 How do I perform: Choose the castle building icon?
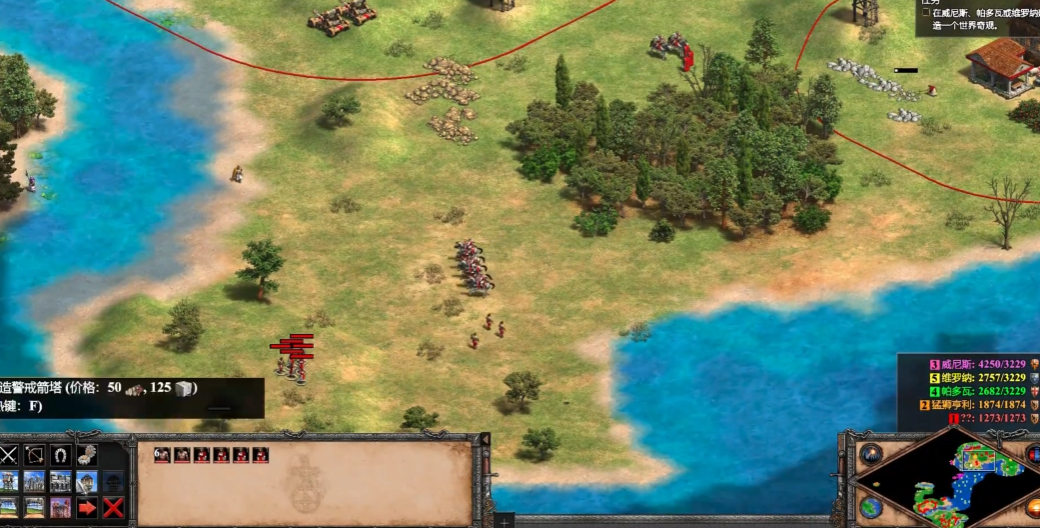(x=87, y=482)
